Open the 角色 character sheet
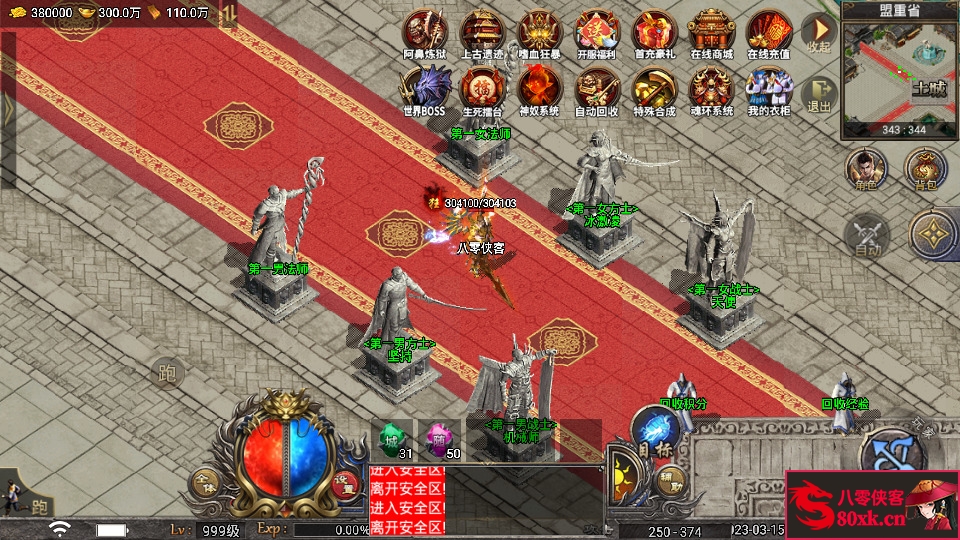960x540 pixels. [x=866, y=170]
